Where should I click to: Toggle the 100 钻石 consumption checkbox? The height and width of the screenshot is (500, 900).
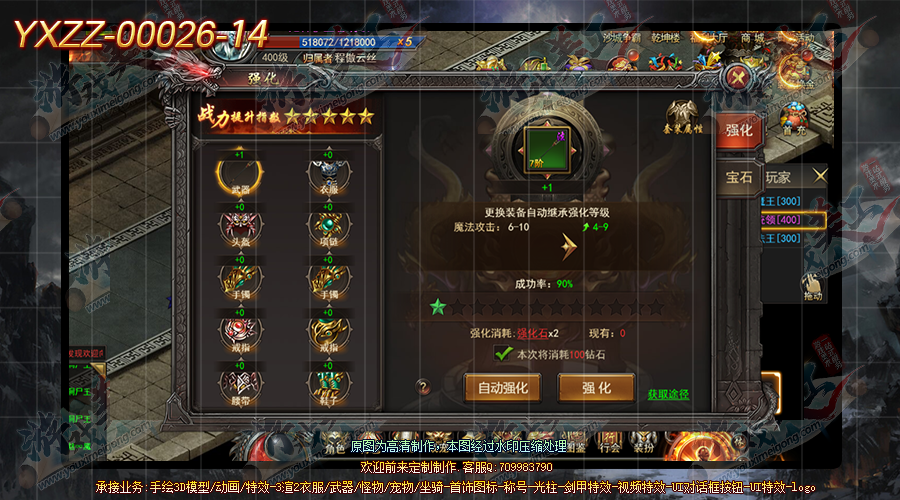[x=505, y=354]
